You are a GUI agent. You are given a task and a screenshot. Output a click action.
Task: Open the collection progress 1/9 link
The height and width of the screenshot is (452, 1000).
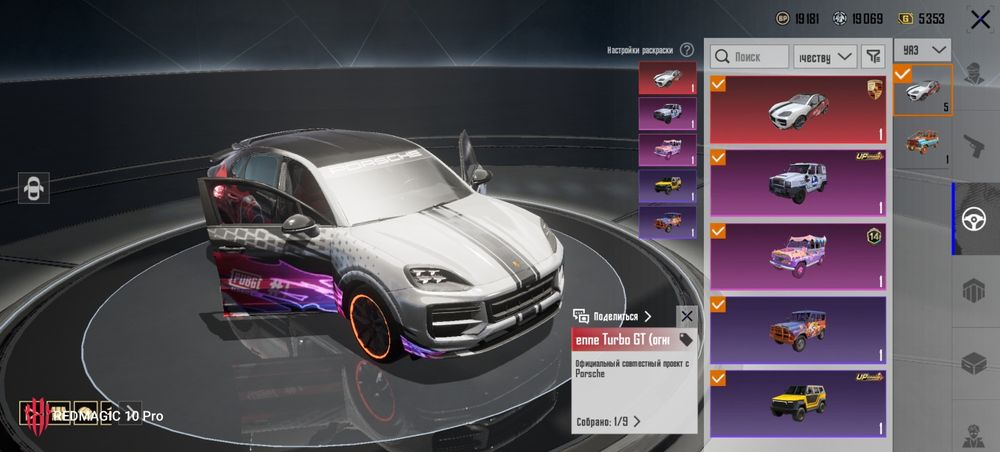point(608,421)
